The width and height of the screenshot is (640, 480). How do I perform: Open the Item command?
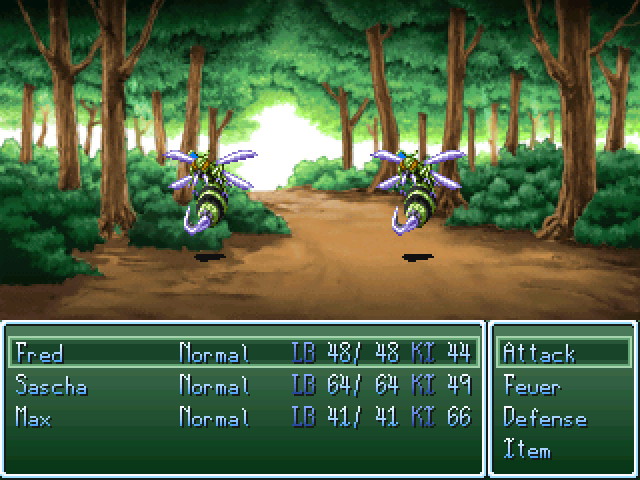point(527,450)
